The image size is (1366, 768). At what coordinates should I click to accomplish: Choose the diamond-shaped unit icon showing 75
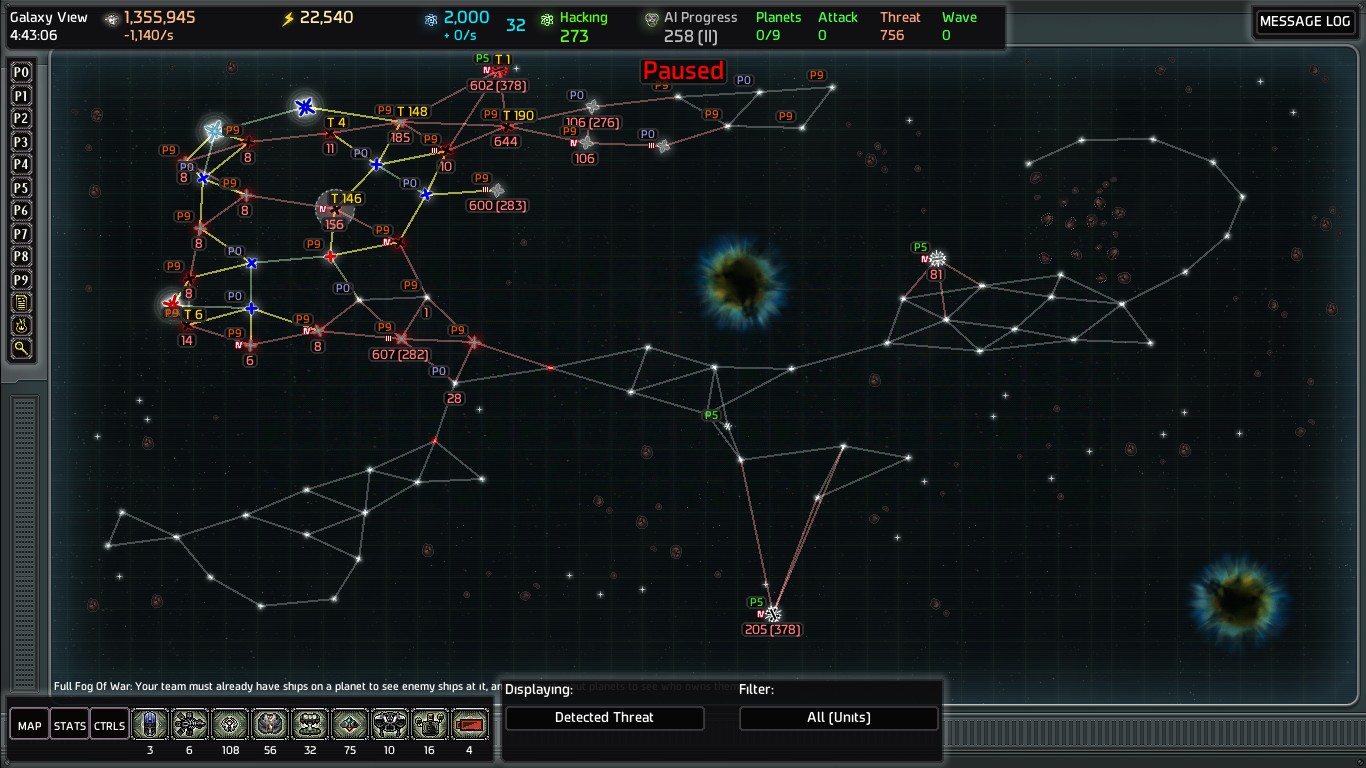(350, 724)
